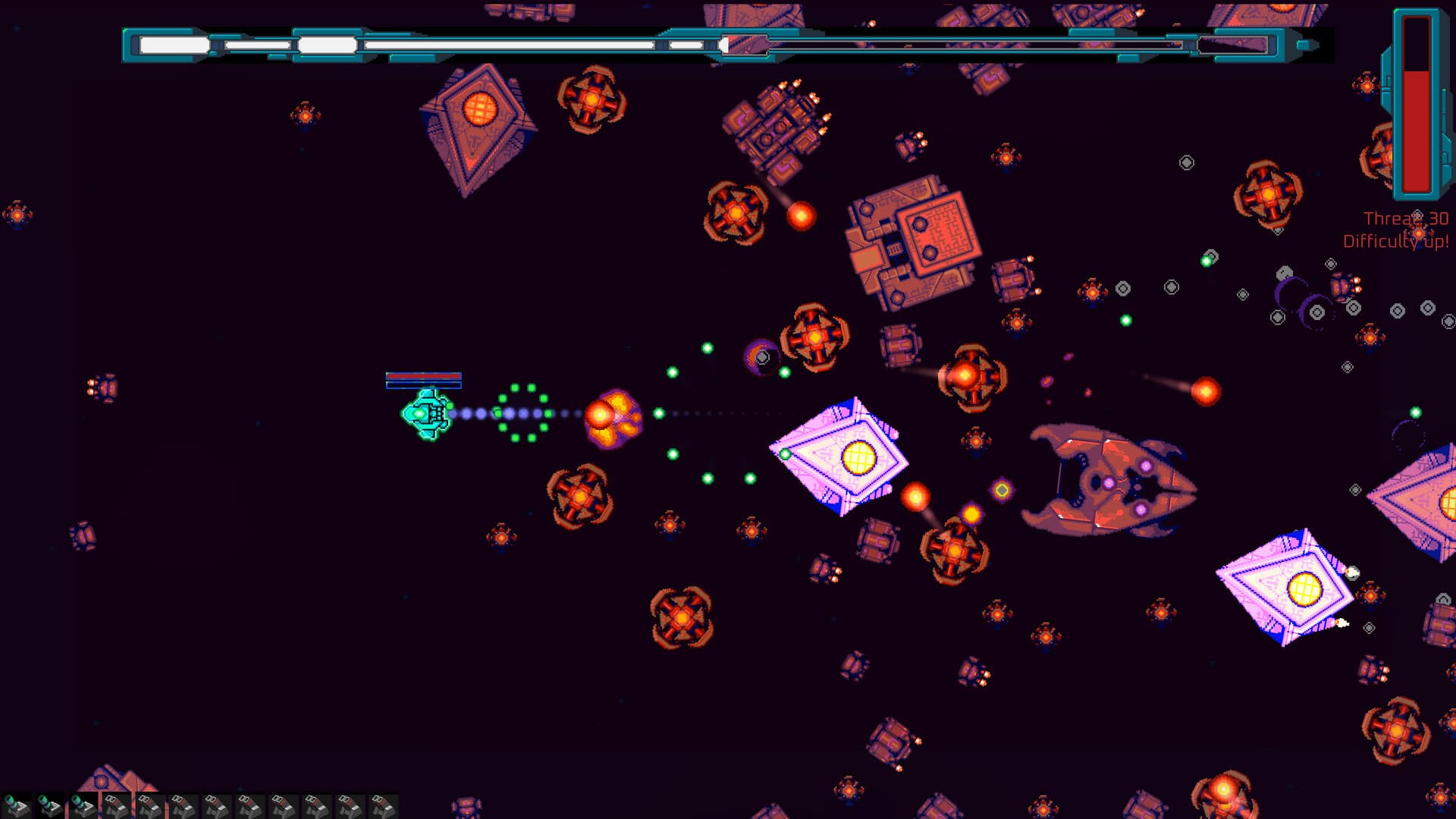Click the teal player ship

click(427, 416)
